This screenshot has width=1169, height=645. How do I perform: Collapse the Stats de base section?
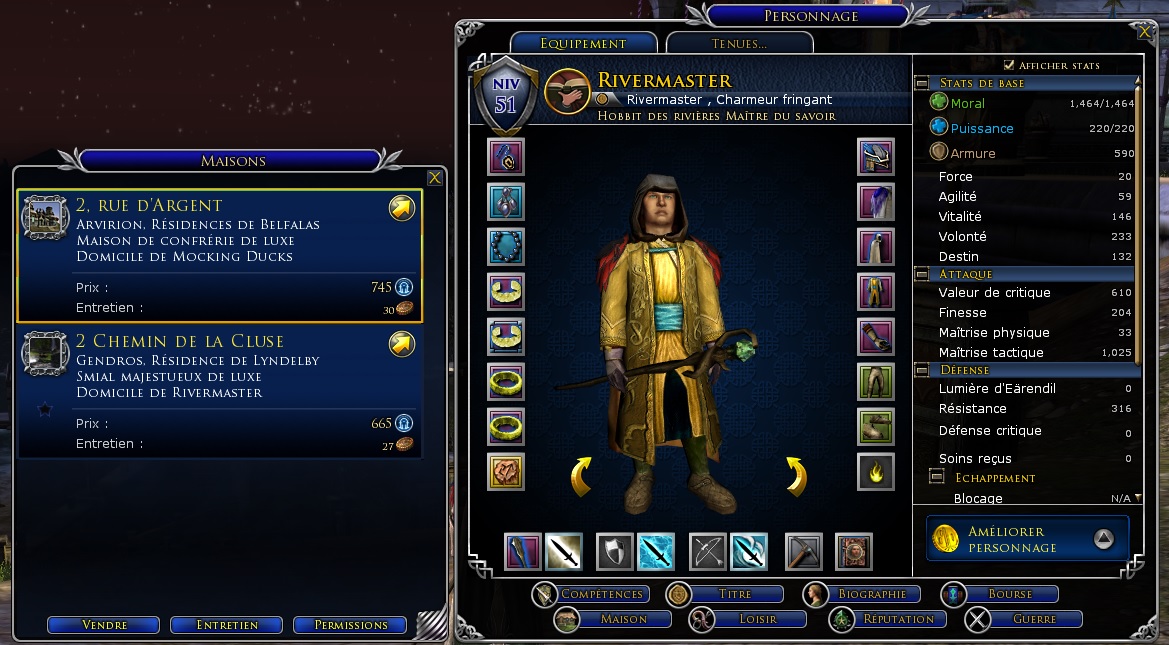click(x=921, y=83)
